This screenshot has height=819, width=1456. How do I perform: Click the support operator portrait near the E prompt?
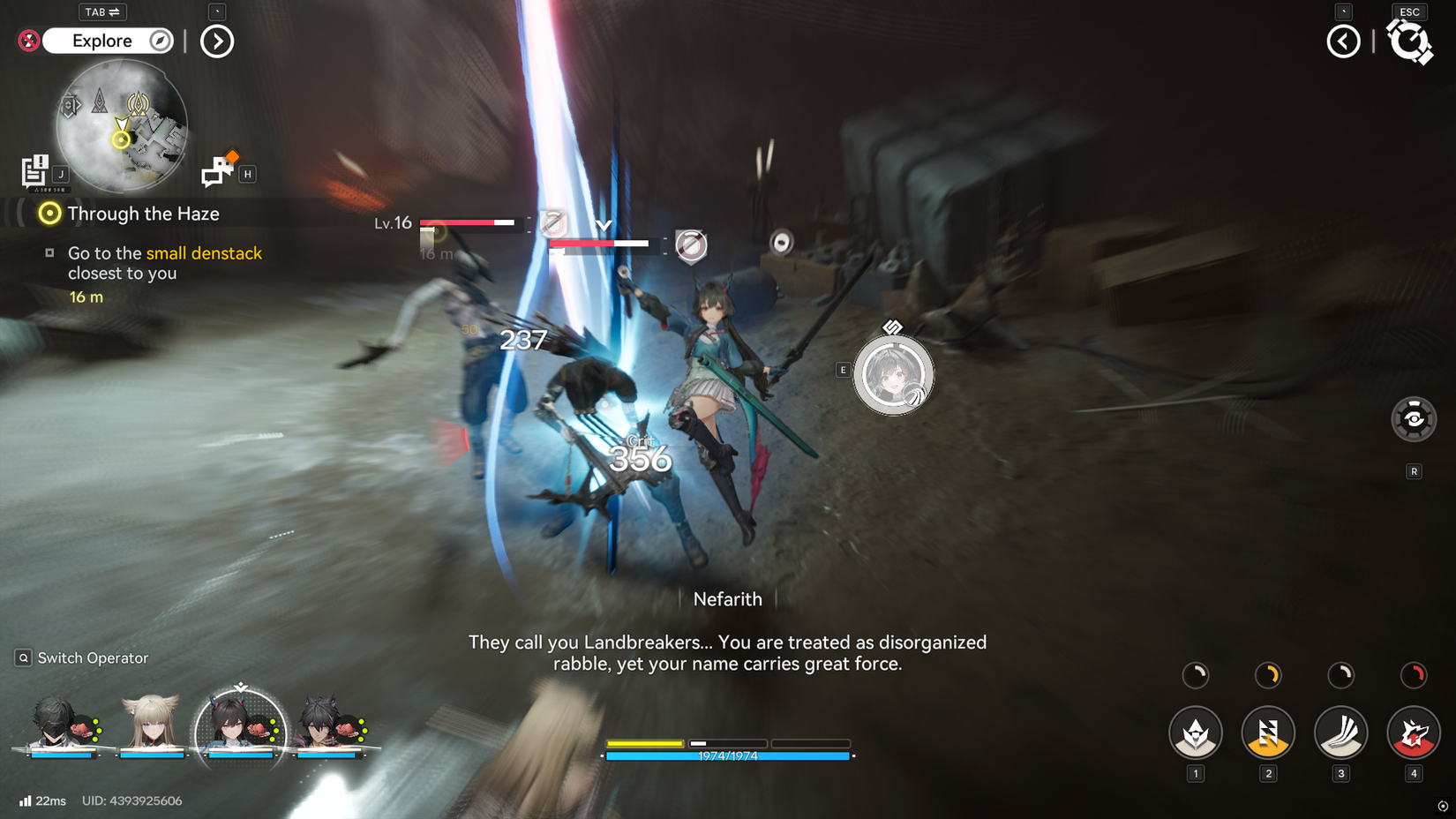click(894, 374)
